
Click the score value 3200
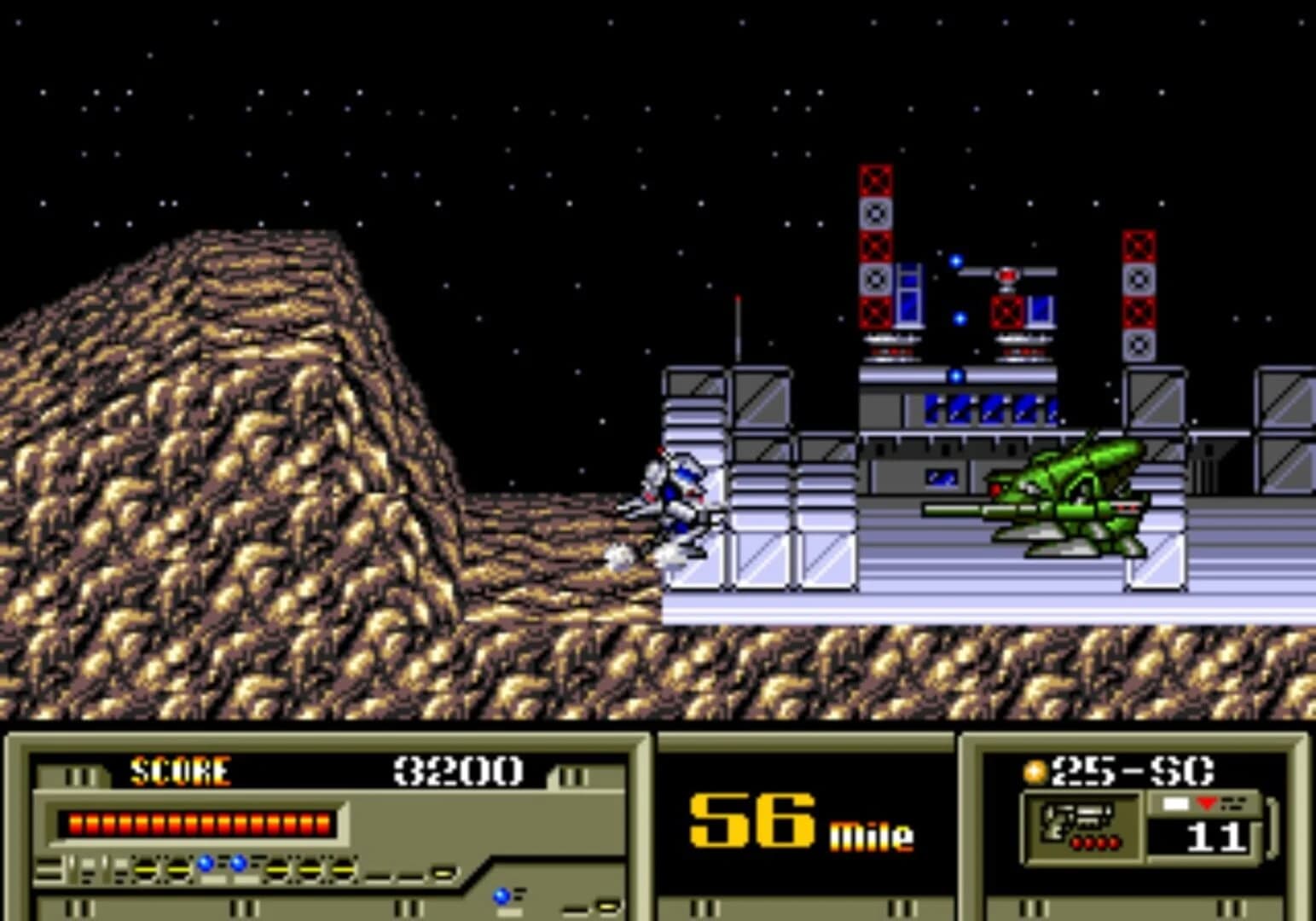[x=459, y=770]
